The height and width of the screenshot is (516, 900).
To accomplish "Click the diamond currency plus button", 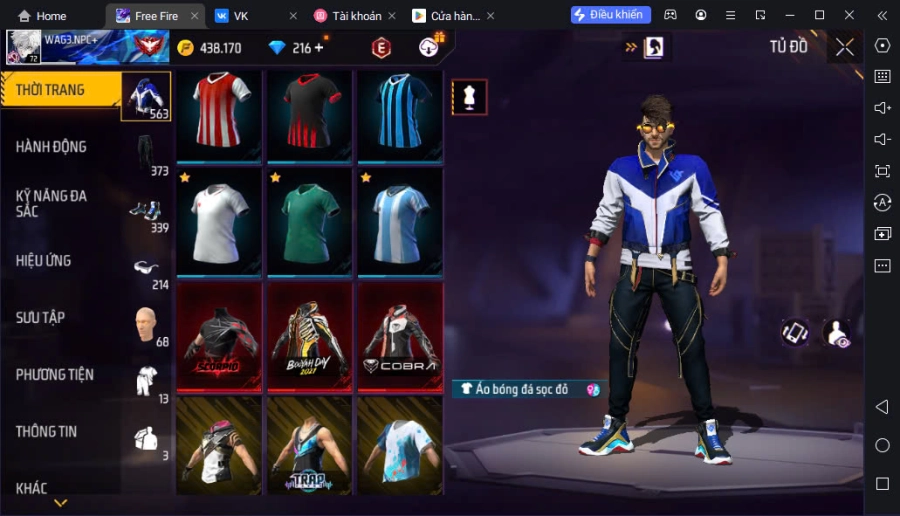I will (319, 48).
